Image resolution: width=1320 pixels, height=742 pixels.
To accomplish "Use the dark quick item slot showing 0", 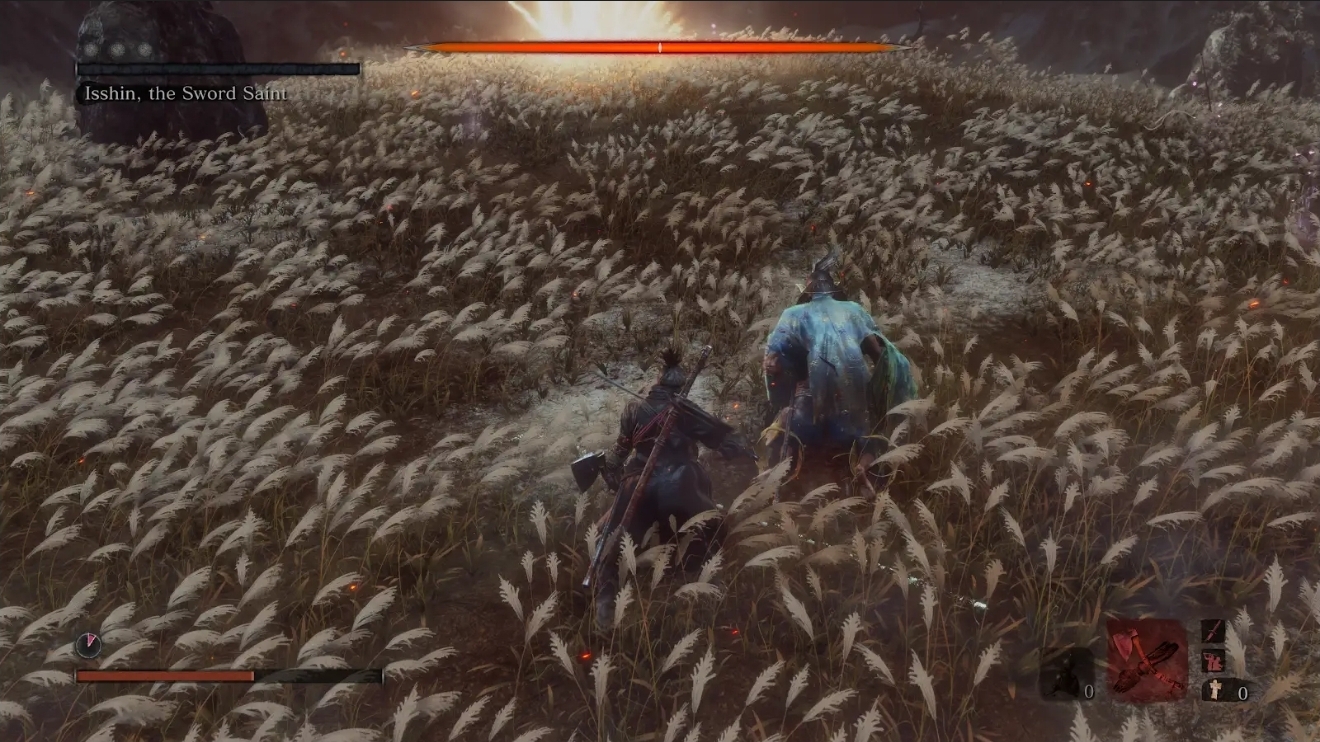I will 1066,674.
